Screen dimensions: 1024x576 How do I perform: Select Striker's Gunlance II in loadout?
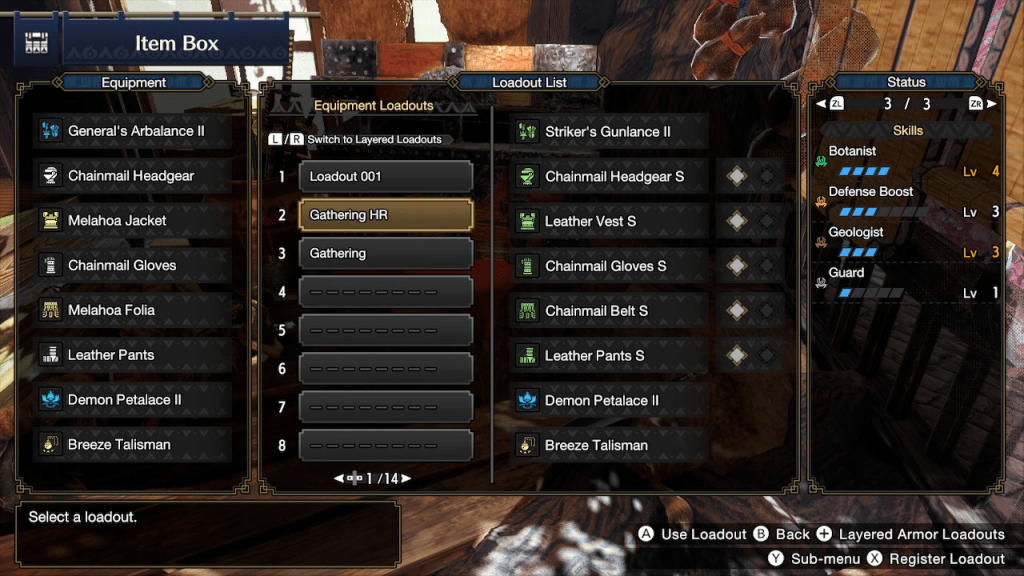pos(609,132)
